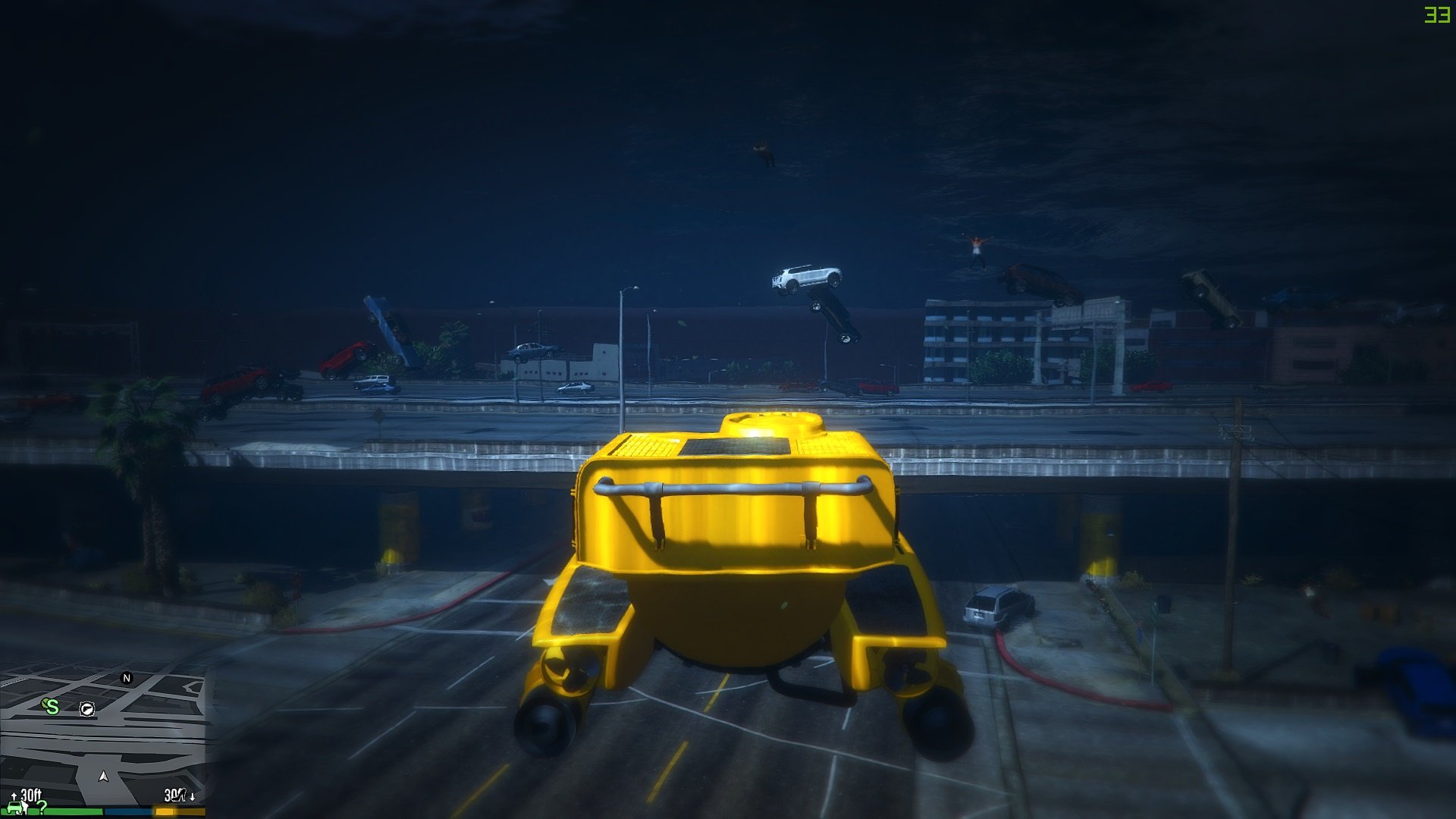The height and width of the screenshot is (819, 1456).
Task: Click the down arrow next to right depth indicator
Action: 193,798
